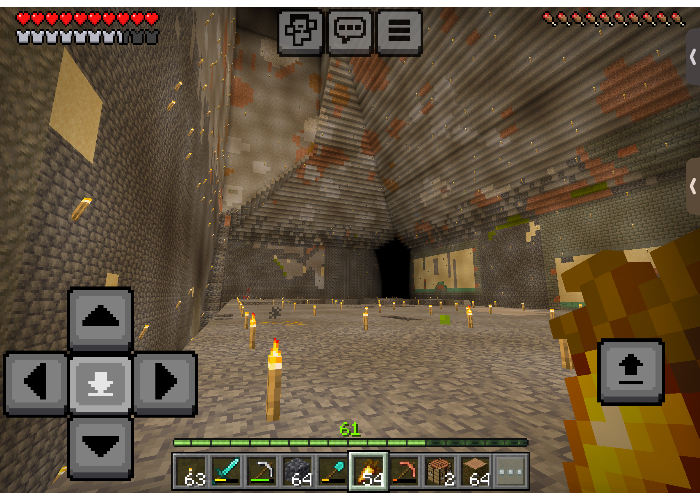Screen dimensions: 700x500
Task: Toggle the sneak button in the d-pad center
Action: pyautogui.click(x=100, y=383)
